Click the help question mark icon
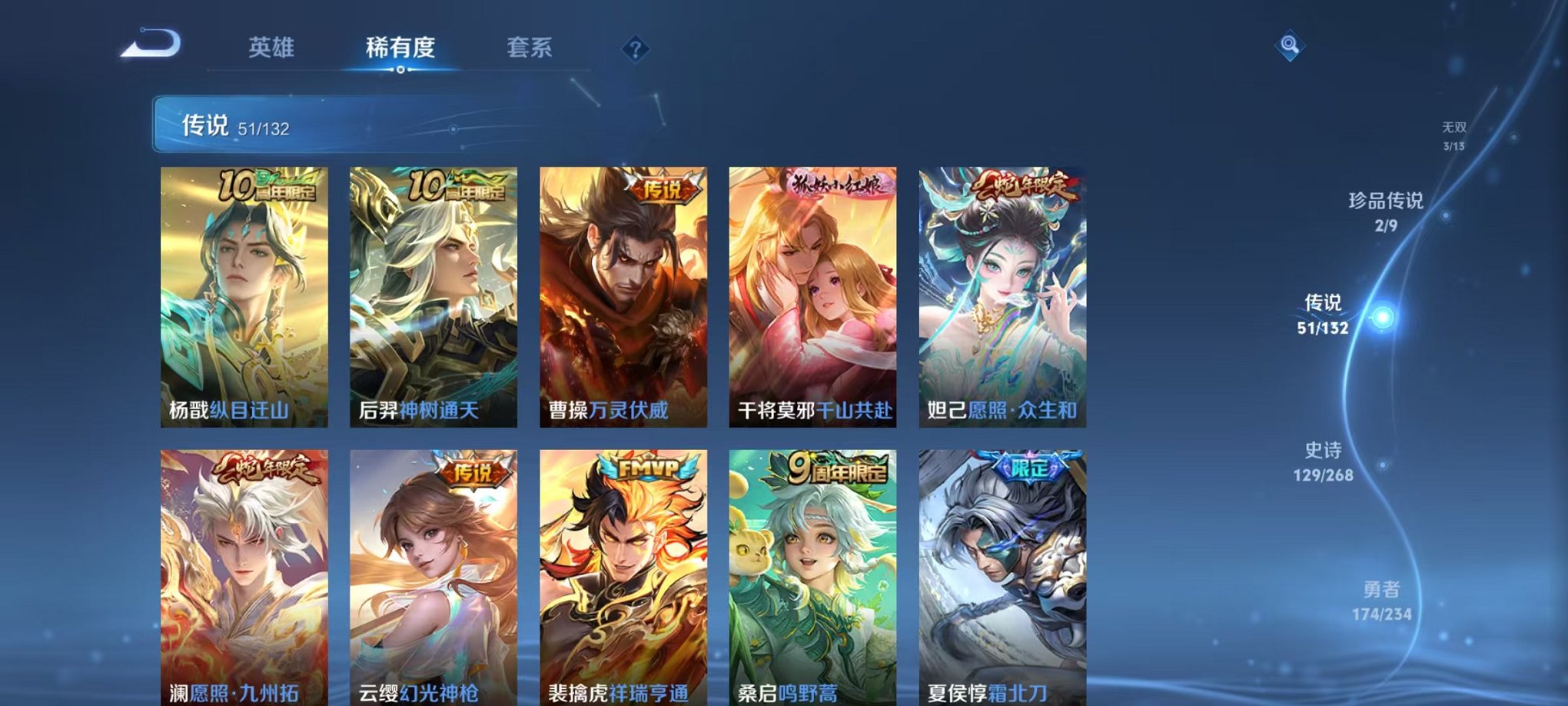1568x706 pixels. tap(635, 49)
